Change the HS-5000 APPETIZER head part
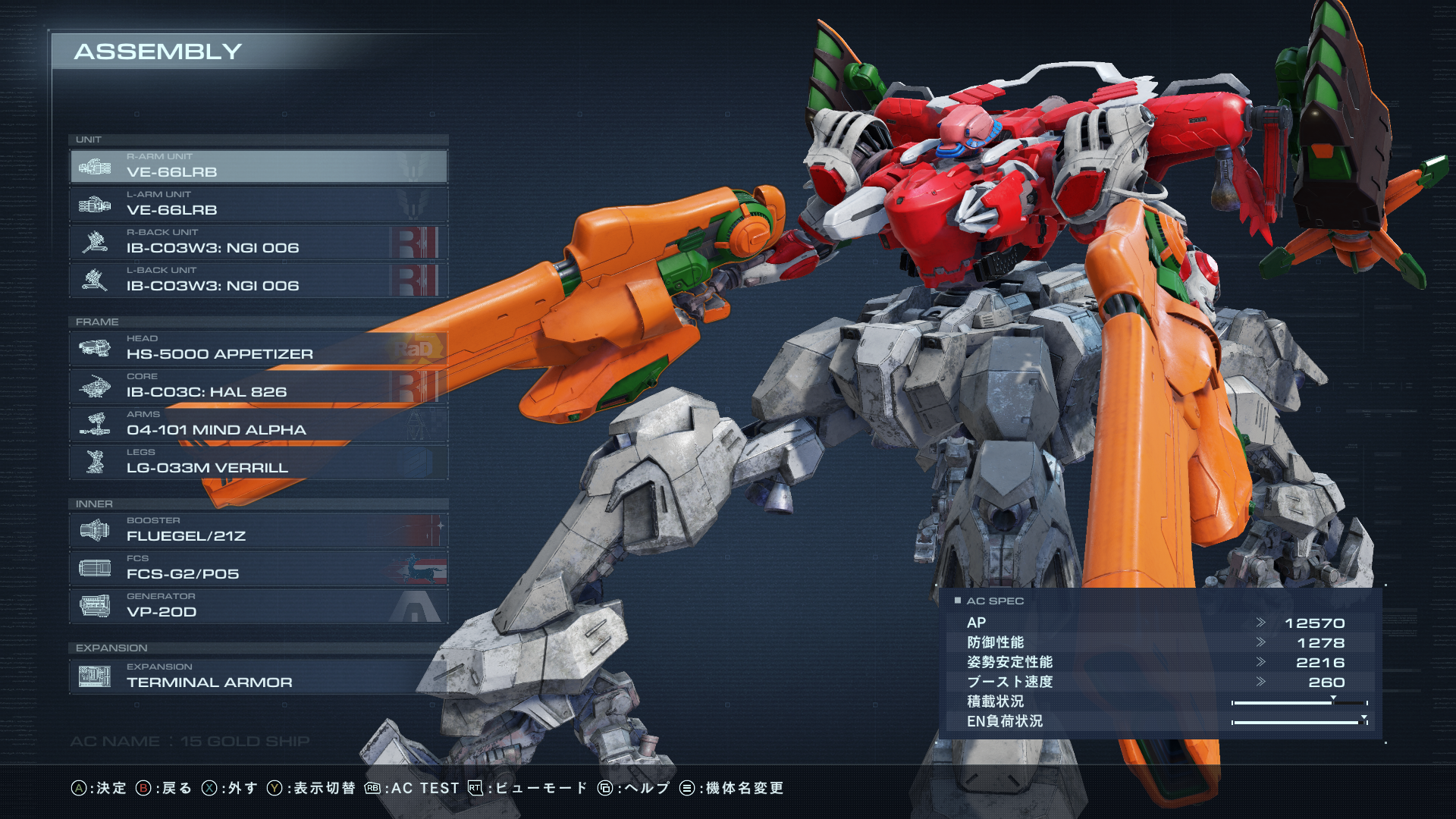 click(258, 348)
